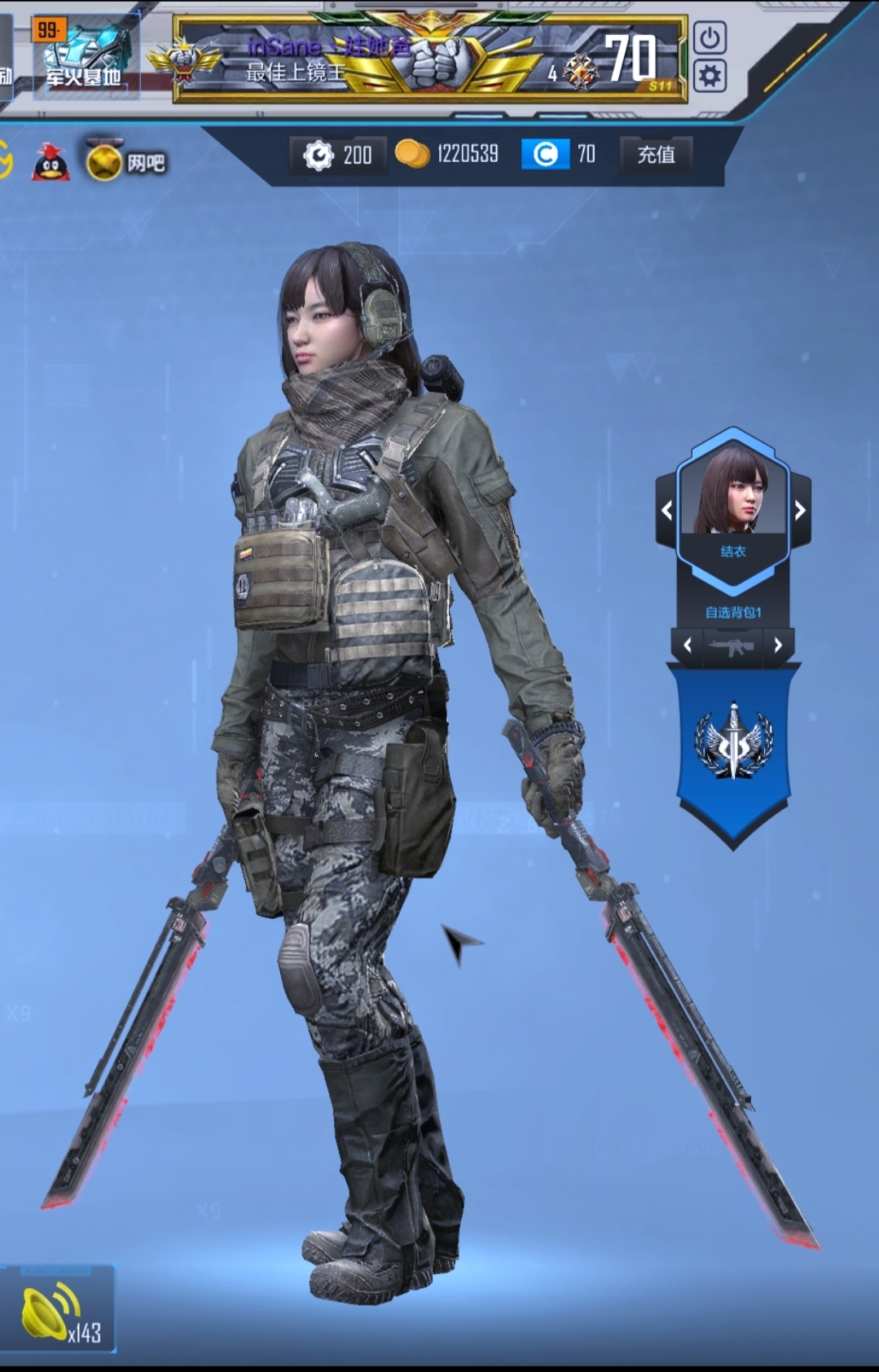The height and width of the screenshot is (1372, 879).
Task: Click the 充值 recharge button
Action: click(656, 154)
